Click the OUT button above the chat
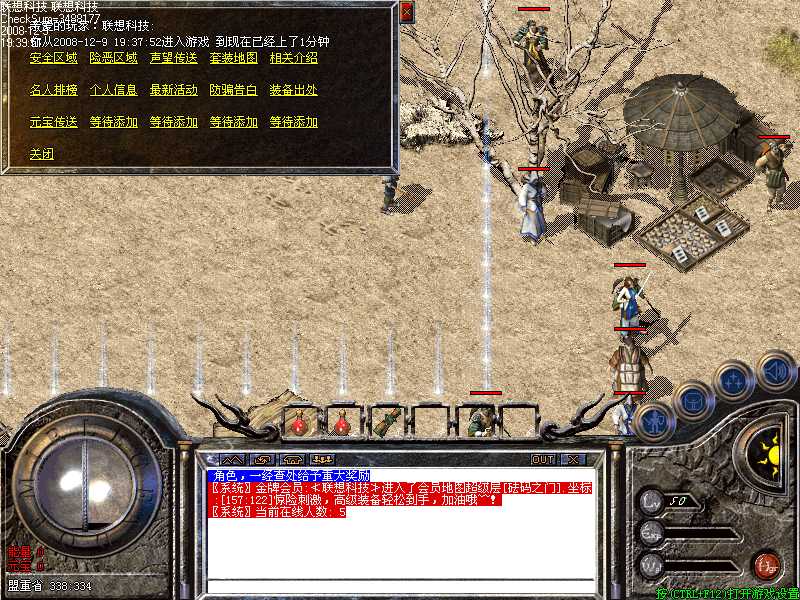The width and height of the screenshot is (800, 600). [x=542, y=460]
